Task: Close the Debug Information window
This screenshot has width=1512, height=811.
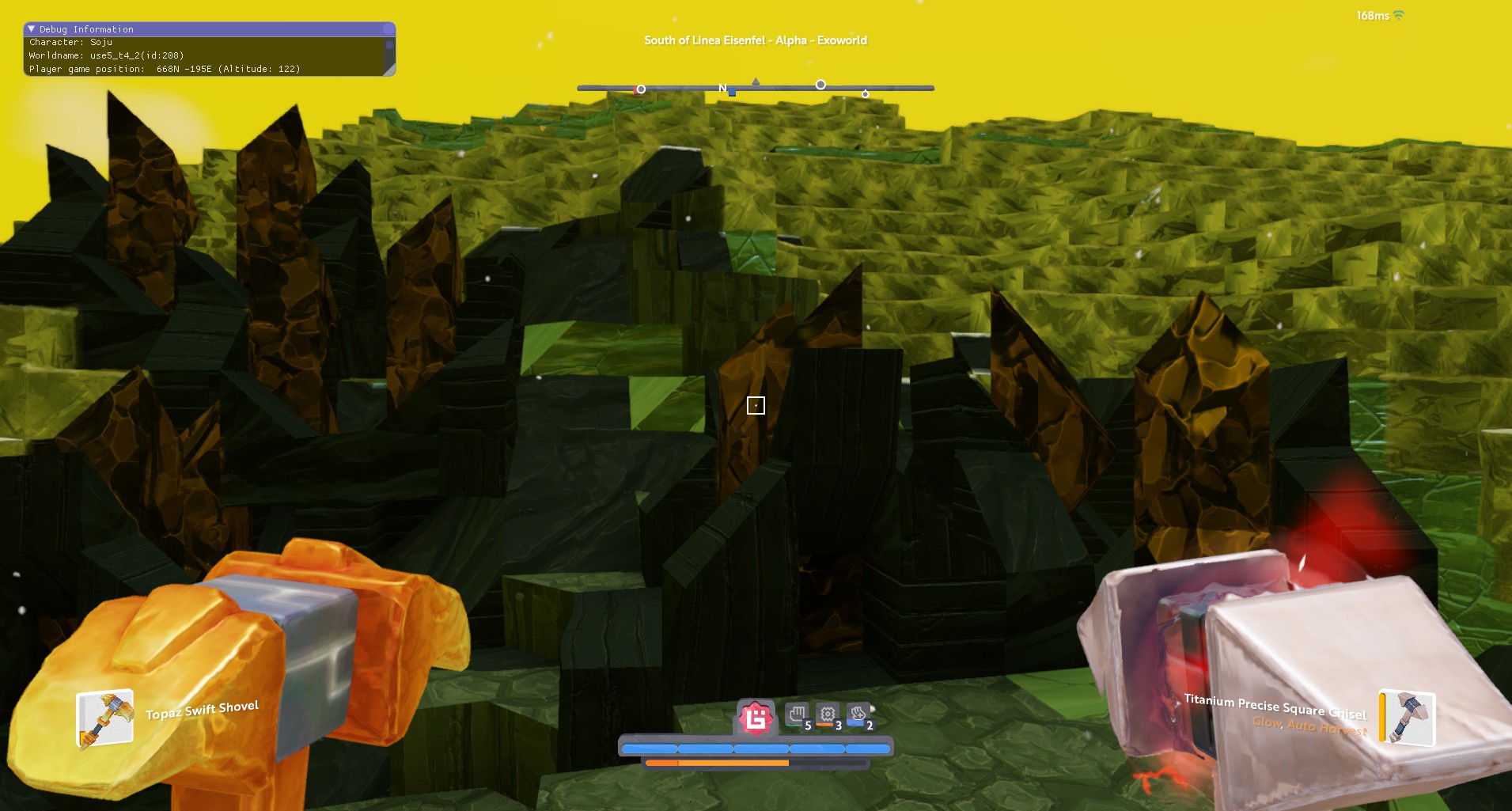Action: point(388,29)
